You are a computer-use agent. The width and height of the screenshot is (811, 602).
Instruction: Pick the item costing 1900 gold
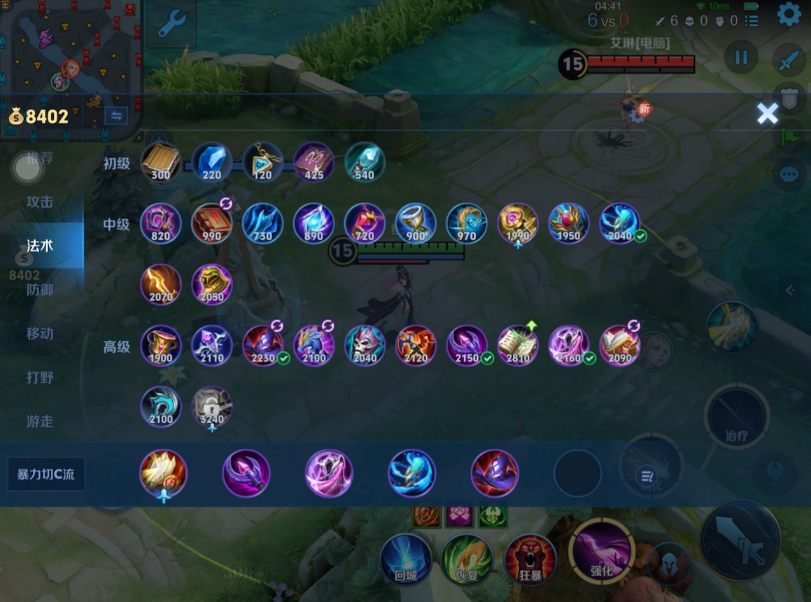click(161, 345)
